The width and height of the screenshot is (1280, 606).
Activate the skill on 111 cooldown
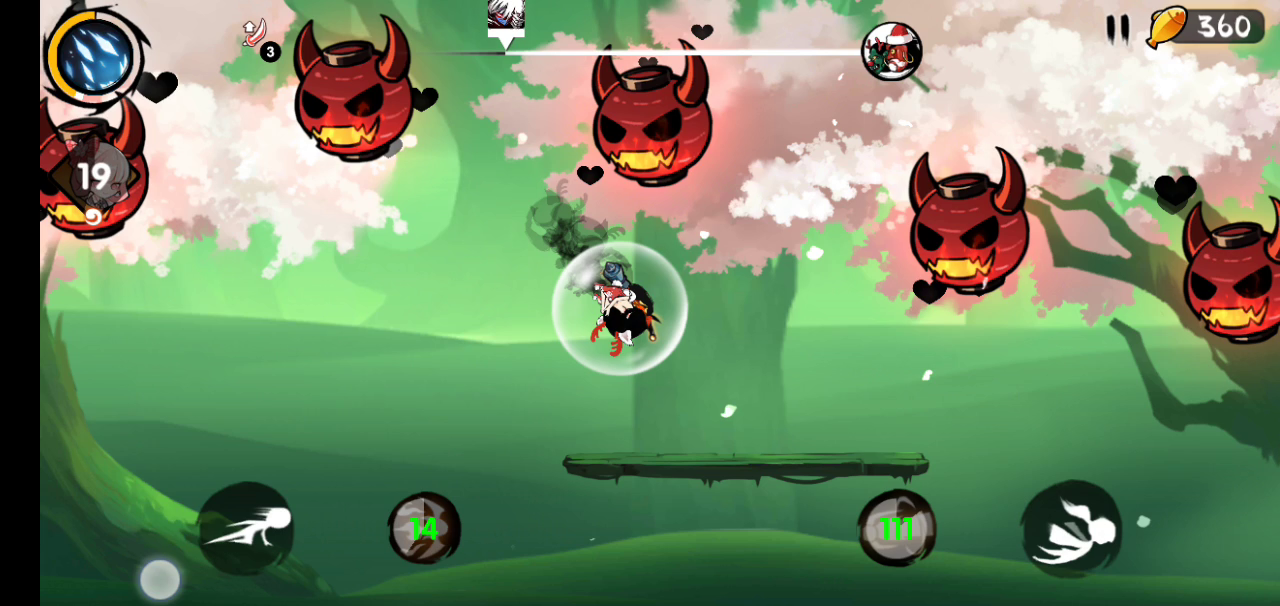(x=896, y=528)
